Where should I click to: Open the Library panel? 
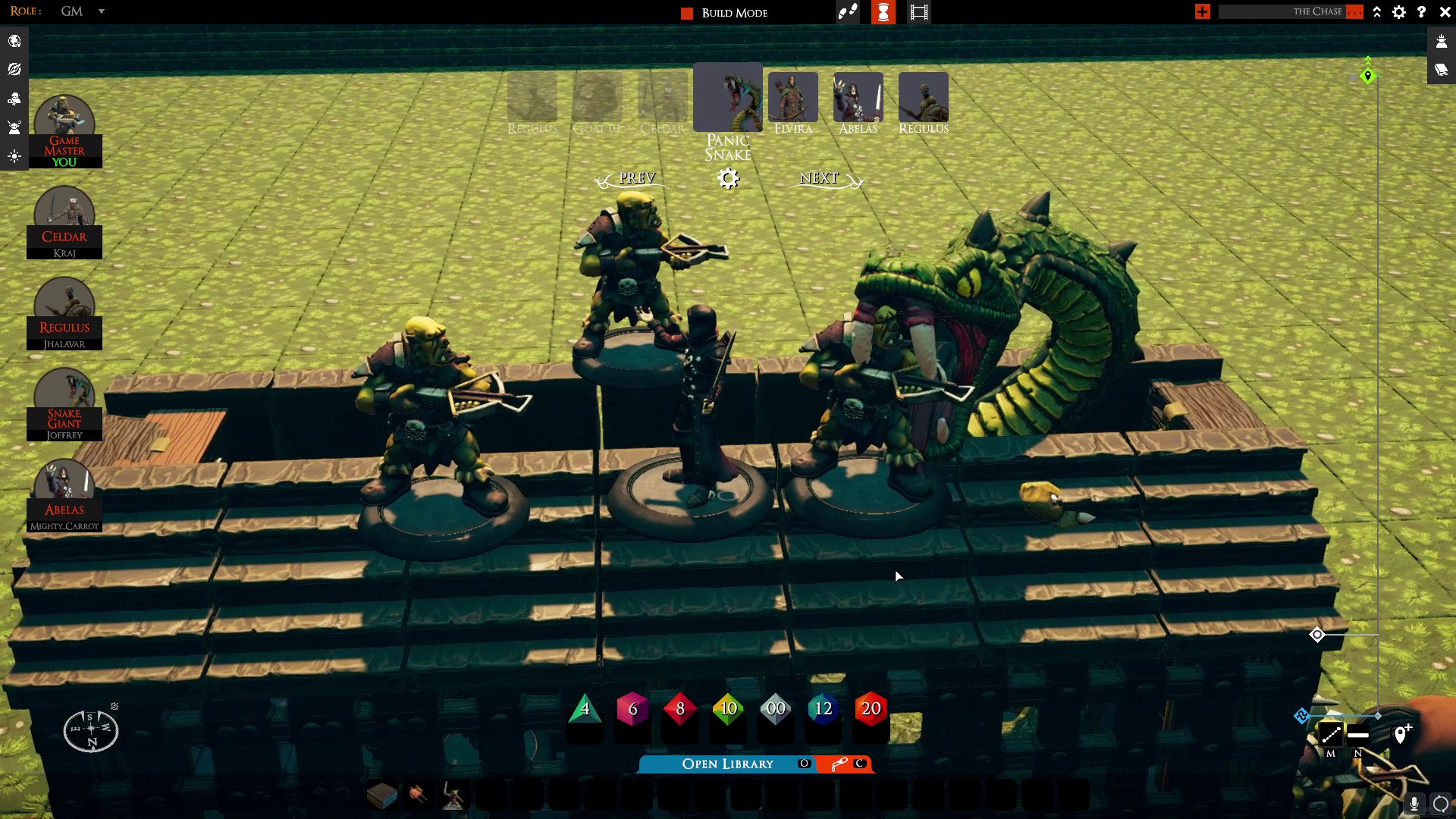pyautogui.click(x=726, y=764)
